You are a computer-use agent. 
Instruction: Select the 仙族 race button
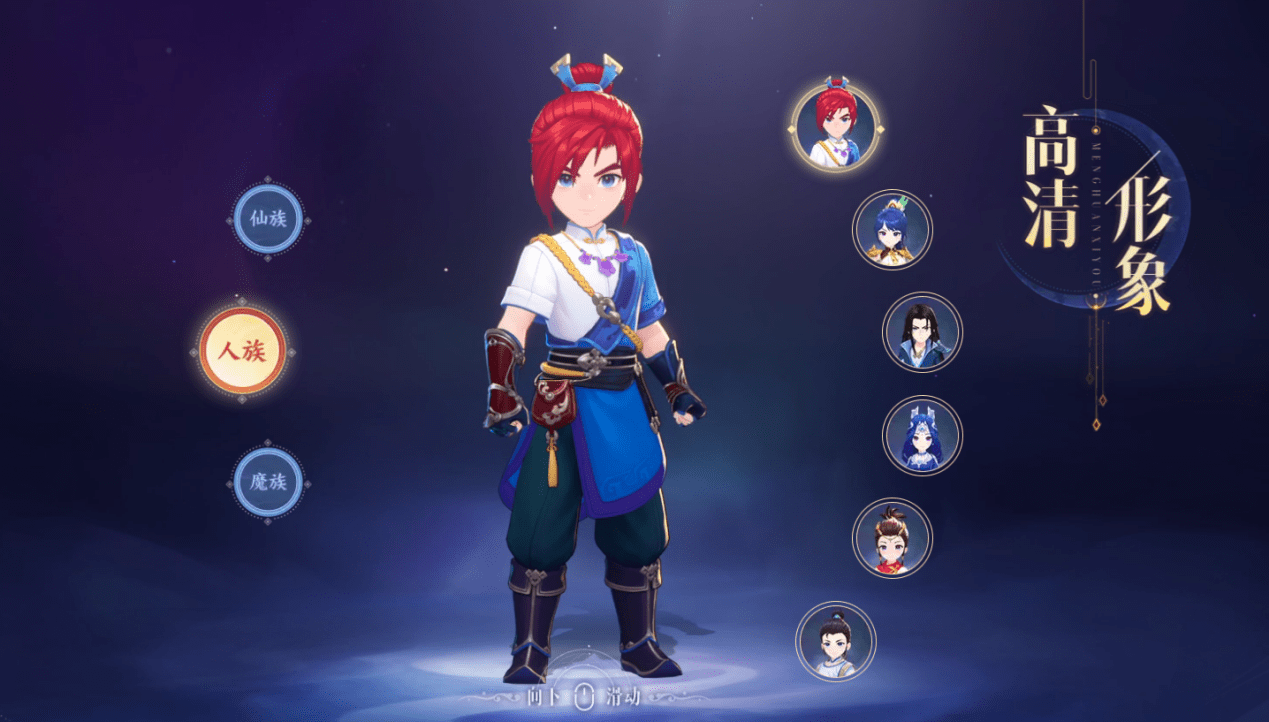tap(268, 219)
